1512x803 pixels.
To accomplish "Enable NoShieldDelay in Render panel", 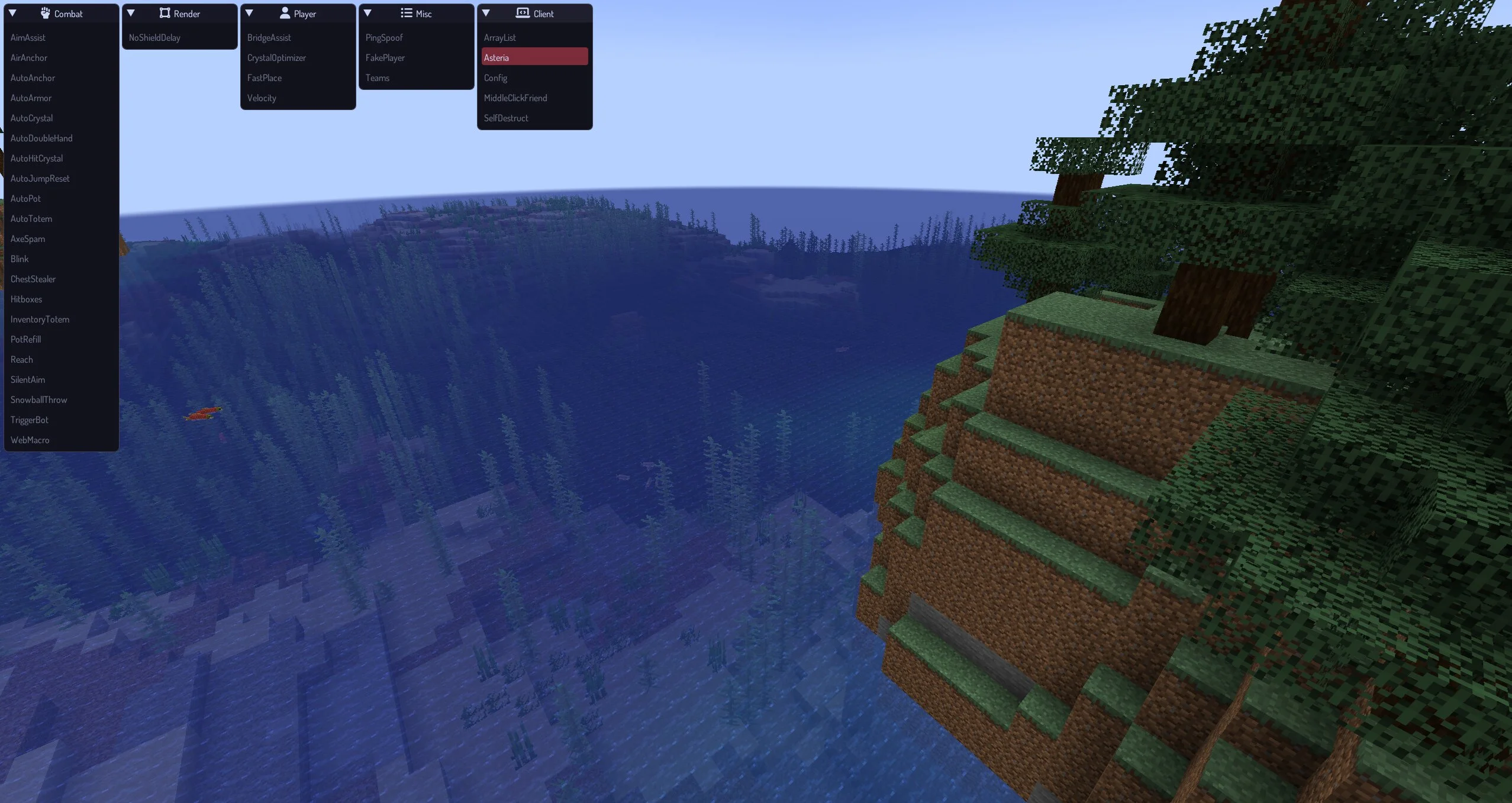I will click(x=154, y=38).
